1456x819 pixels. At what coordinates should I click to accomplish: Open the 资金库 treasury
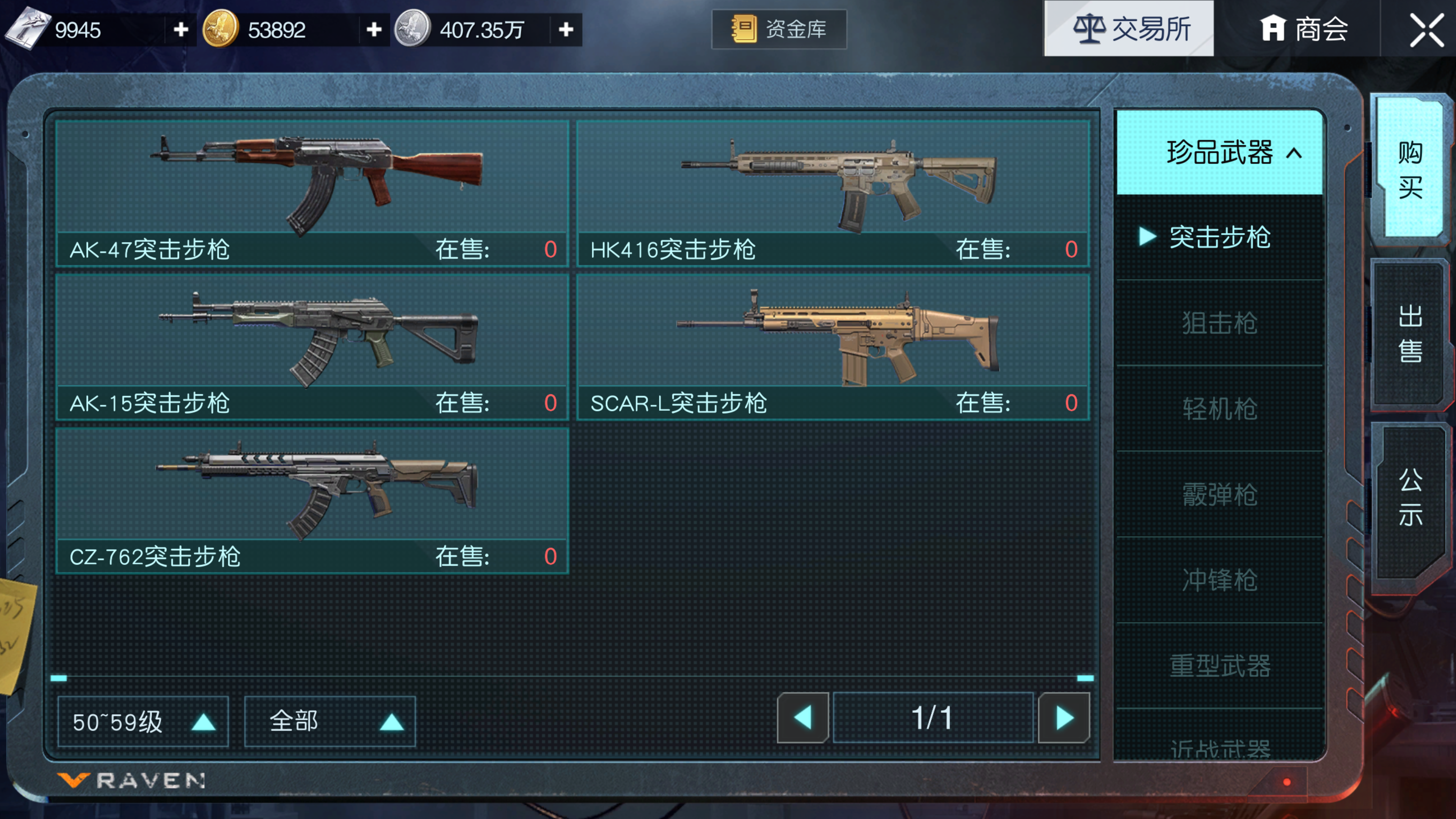click(779, 30)
